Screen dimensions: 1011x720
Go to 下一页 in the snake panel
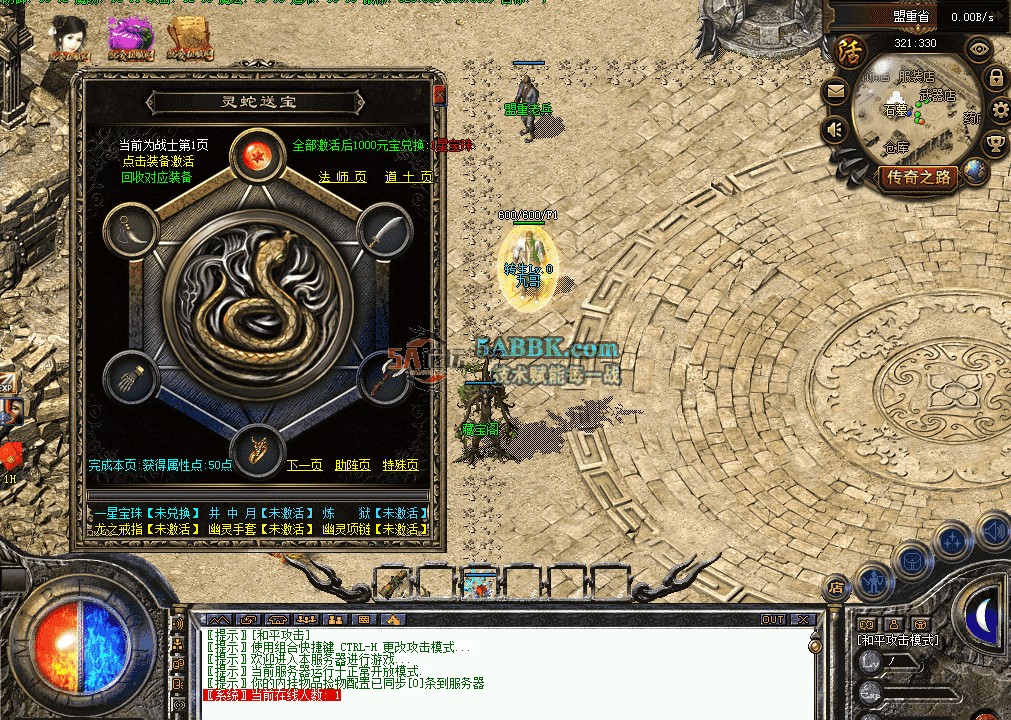coord(305,465)
